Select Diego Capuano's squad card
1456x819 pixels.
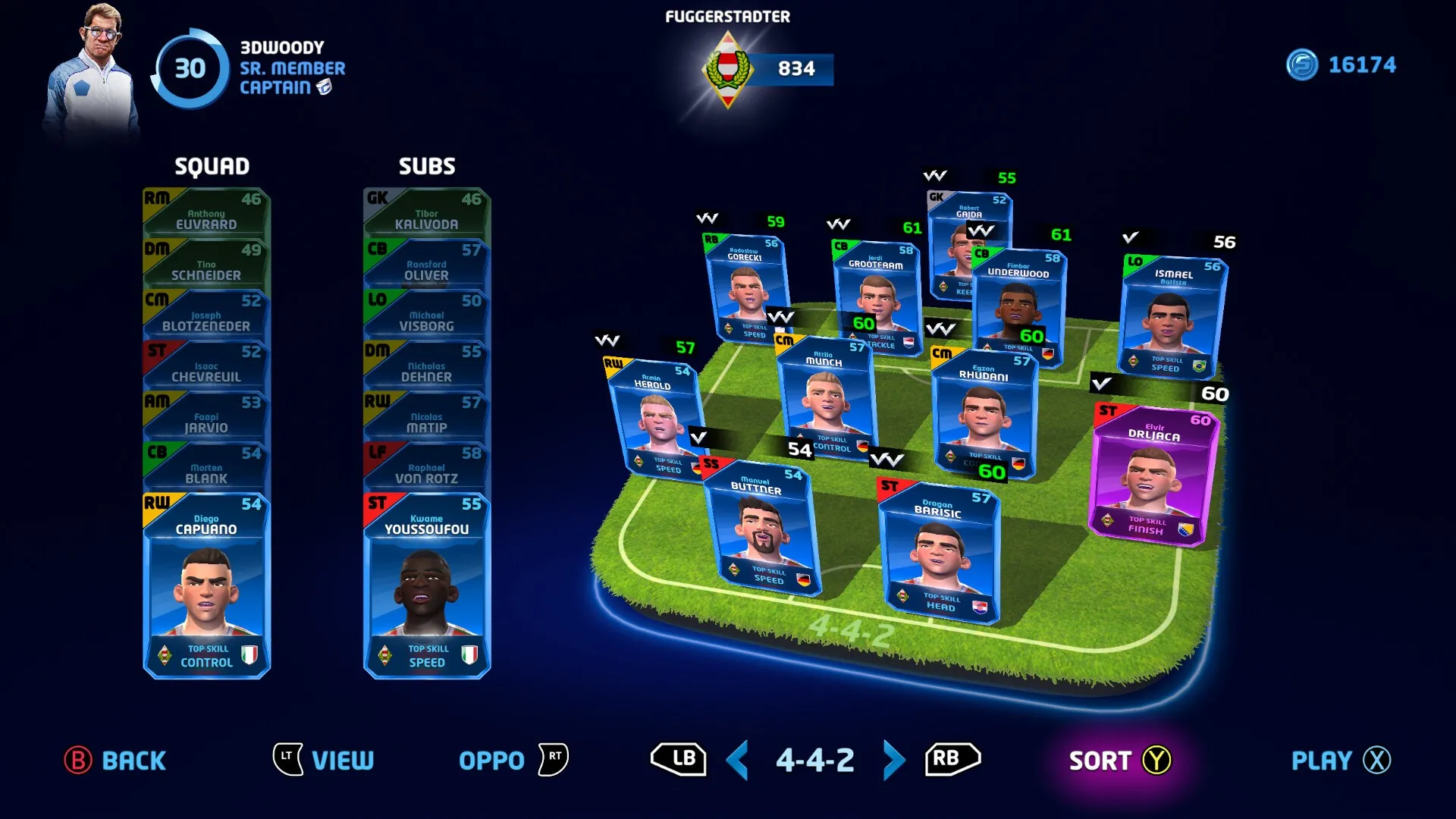pyautogui.click(x=206, y=585)
